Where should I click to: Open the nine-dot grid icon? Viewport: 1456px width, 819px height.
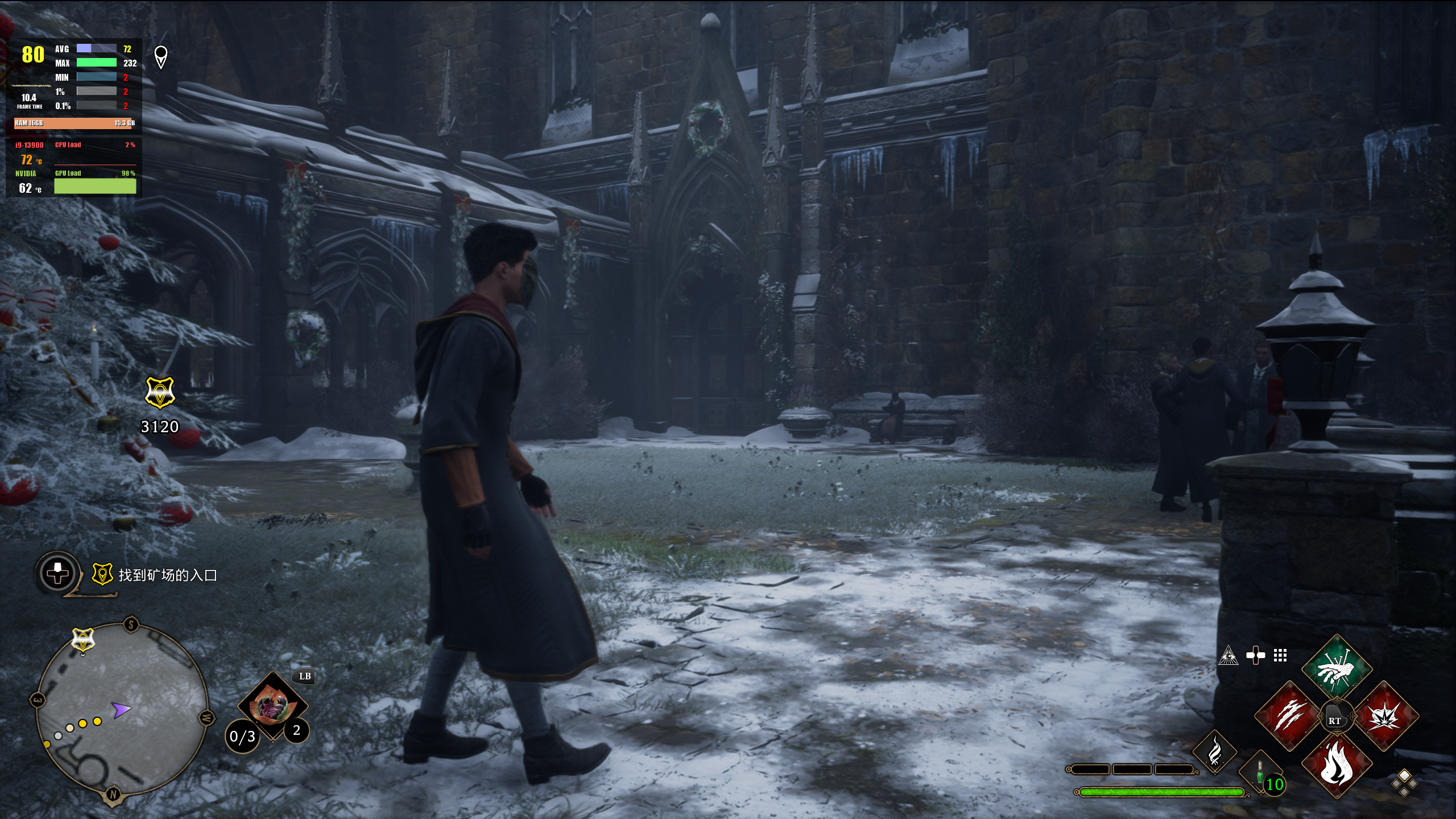tap(1280, 656)
